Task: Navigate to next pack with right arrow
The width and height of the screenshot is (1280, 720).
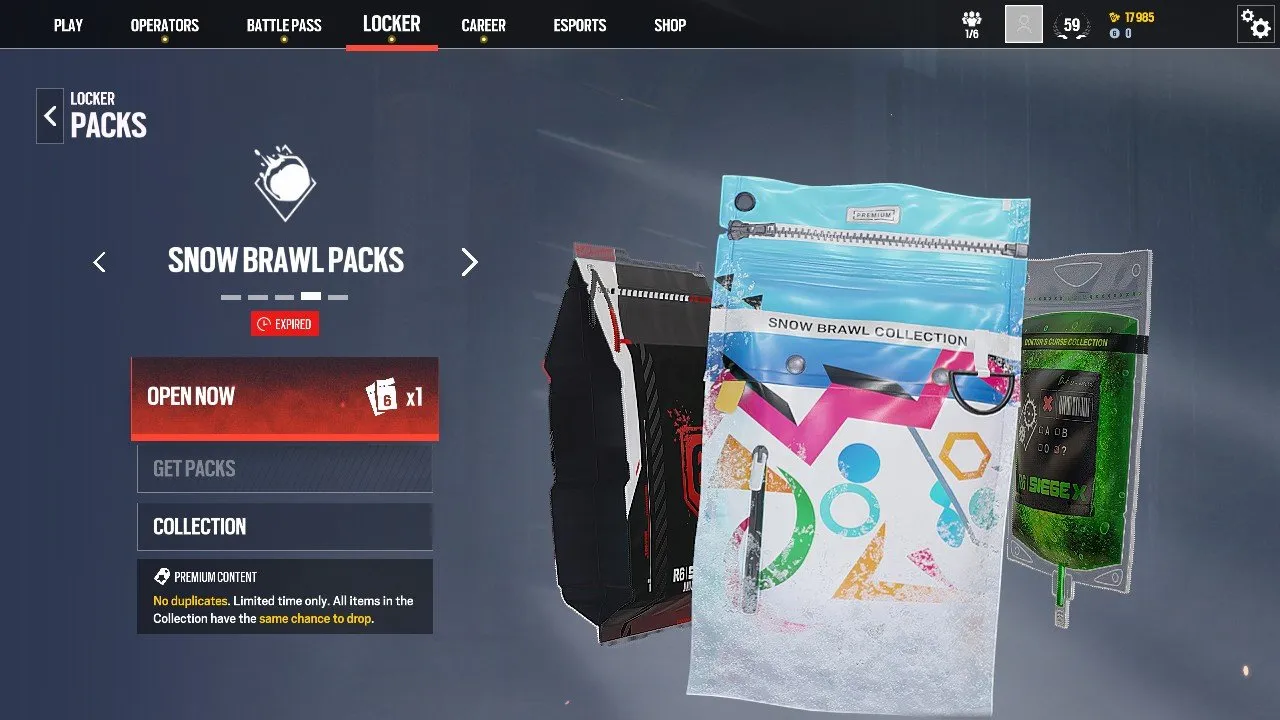Action: click(x=470, y=261)
